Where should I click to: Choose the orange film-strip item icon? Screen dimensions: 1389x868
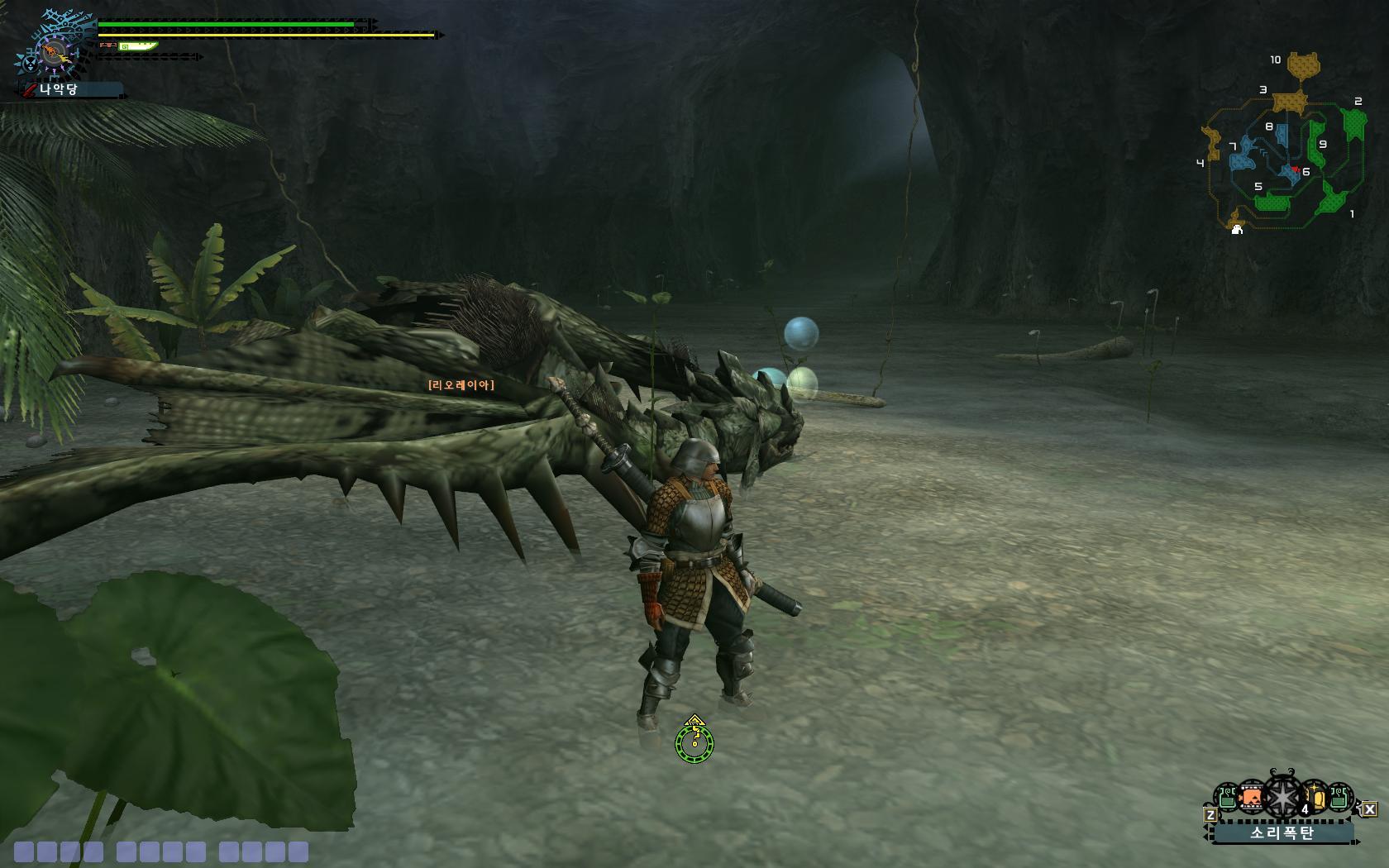pos(1252,799)
